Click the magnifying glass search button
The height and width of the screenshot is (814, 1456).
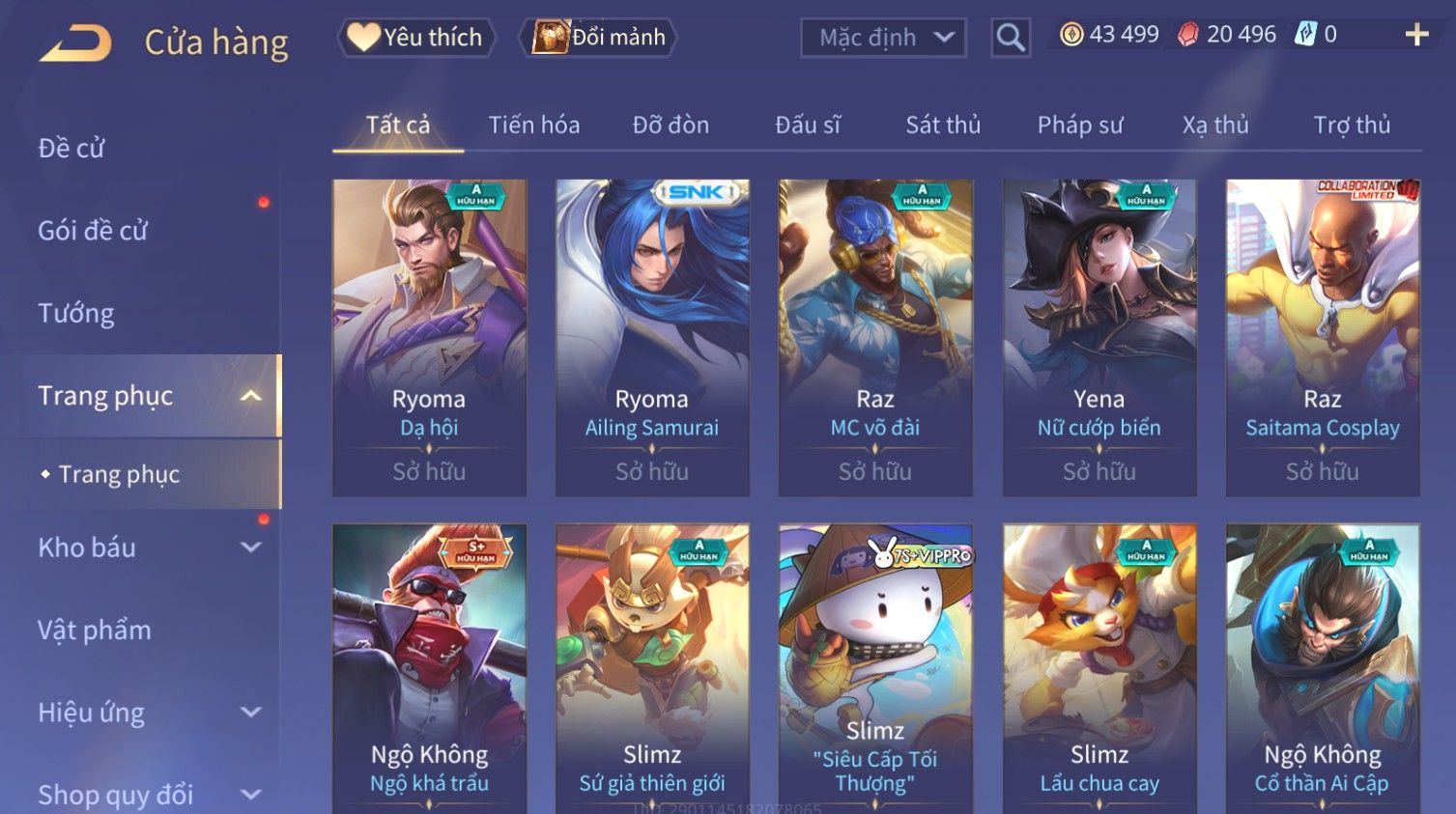point(1011,38)
